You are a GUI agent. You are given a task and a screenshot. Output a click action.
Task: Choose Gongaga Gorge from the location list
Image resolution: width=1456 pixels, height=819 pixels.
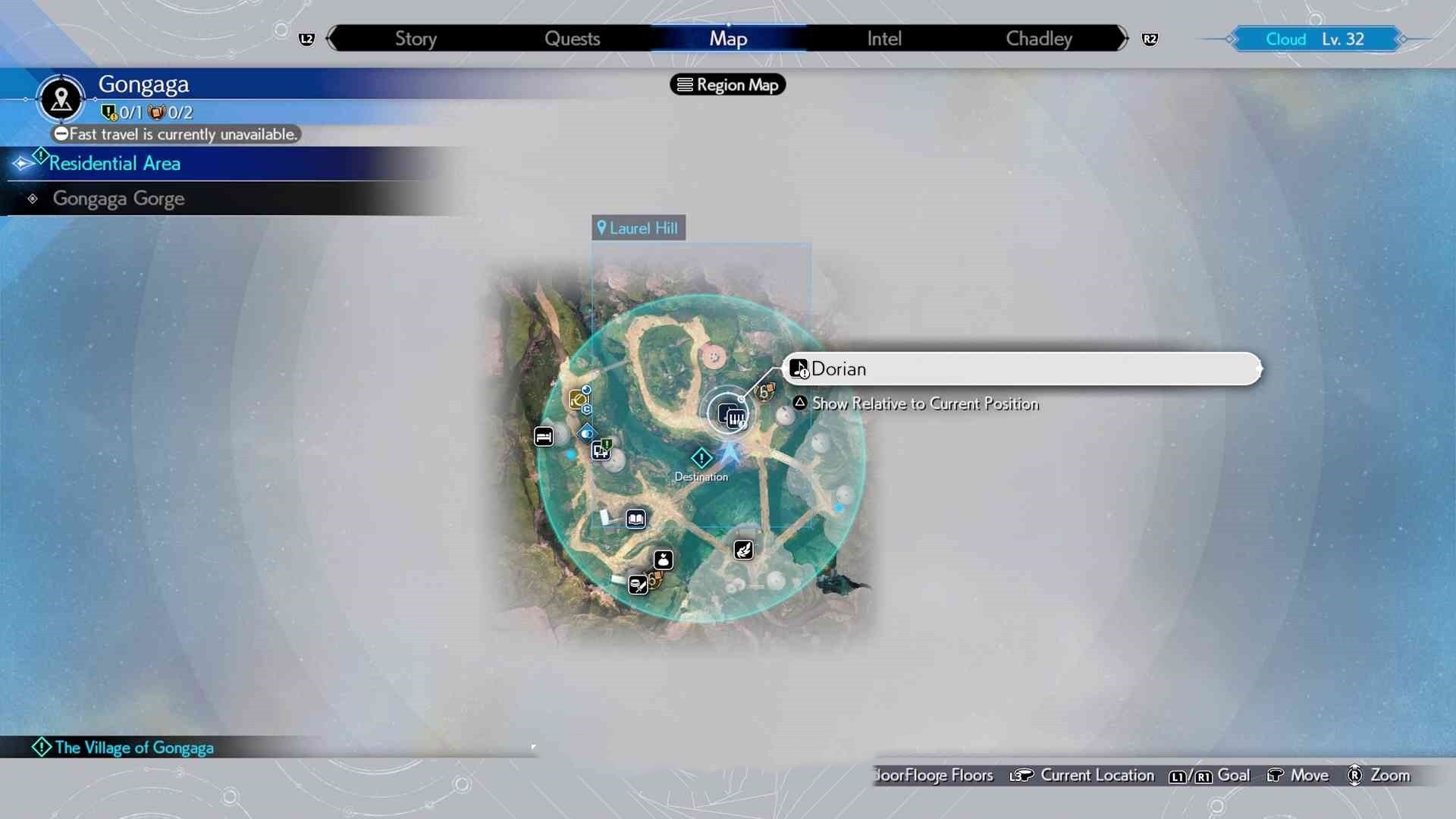[118, 199]
